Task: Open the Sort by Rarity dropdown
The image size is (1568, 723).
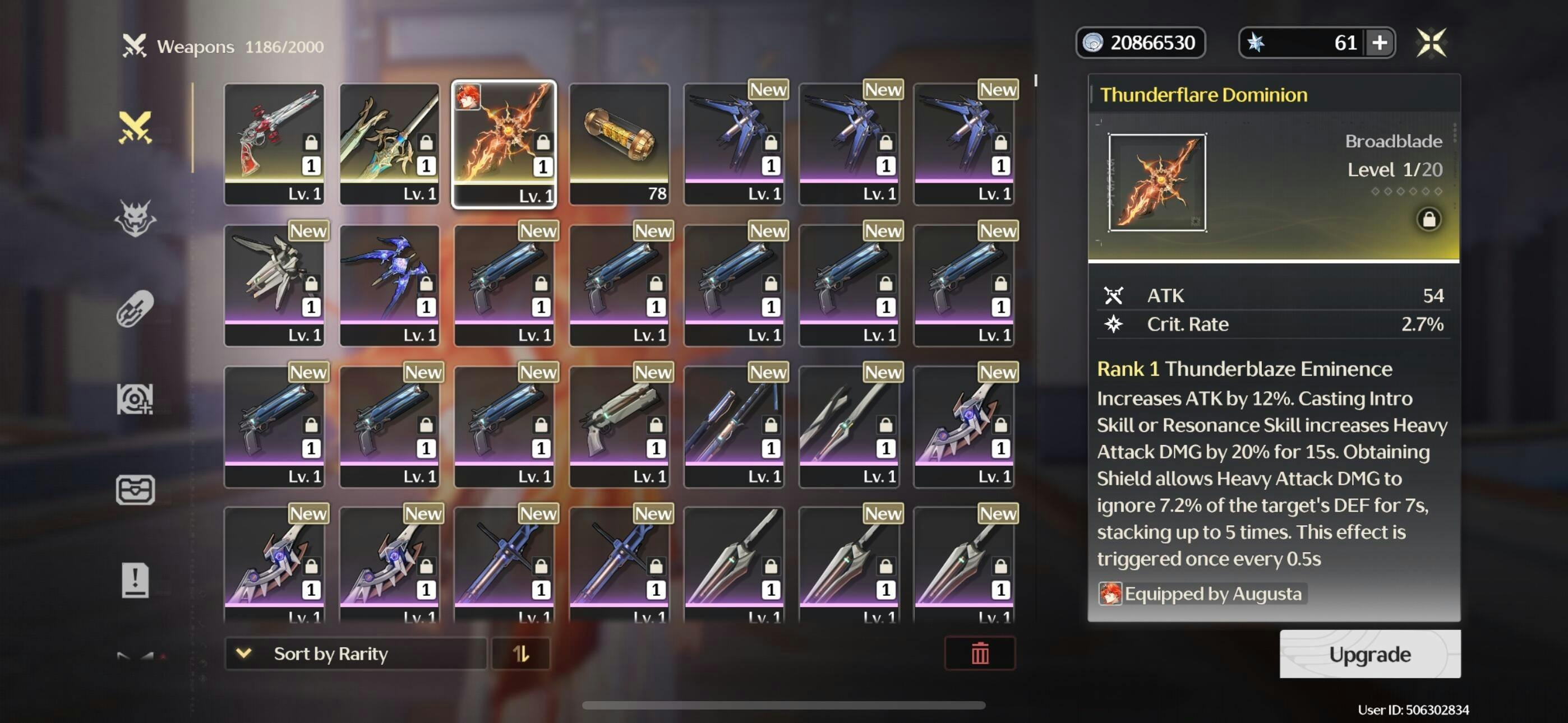Action: click(355, 653)
